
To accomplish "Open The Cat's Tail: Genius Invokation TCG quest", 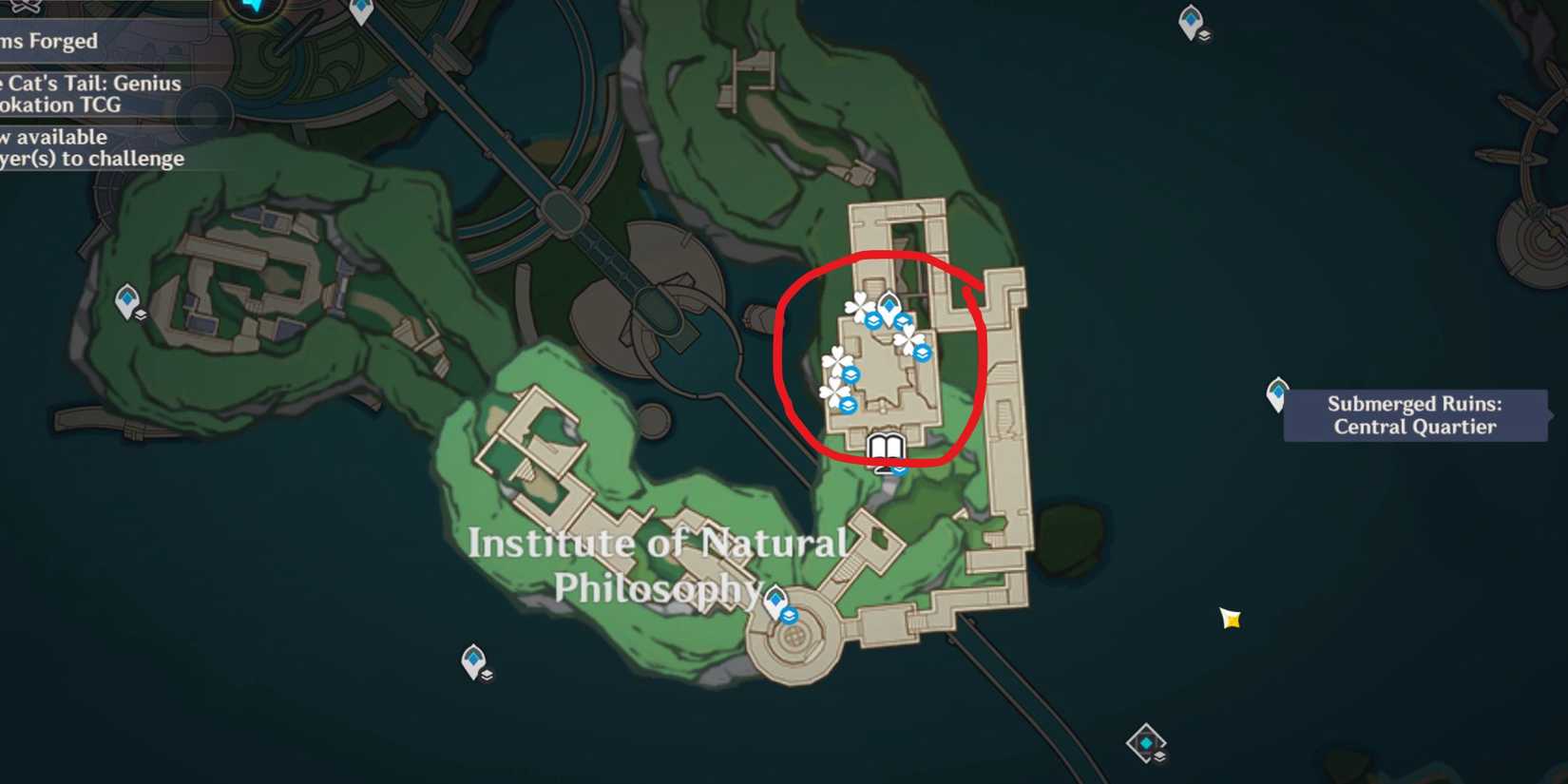I will point(91,94).
